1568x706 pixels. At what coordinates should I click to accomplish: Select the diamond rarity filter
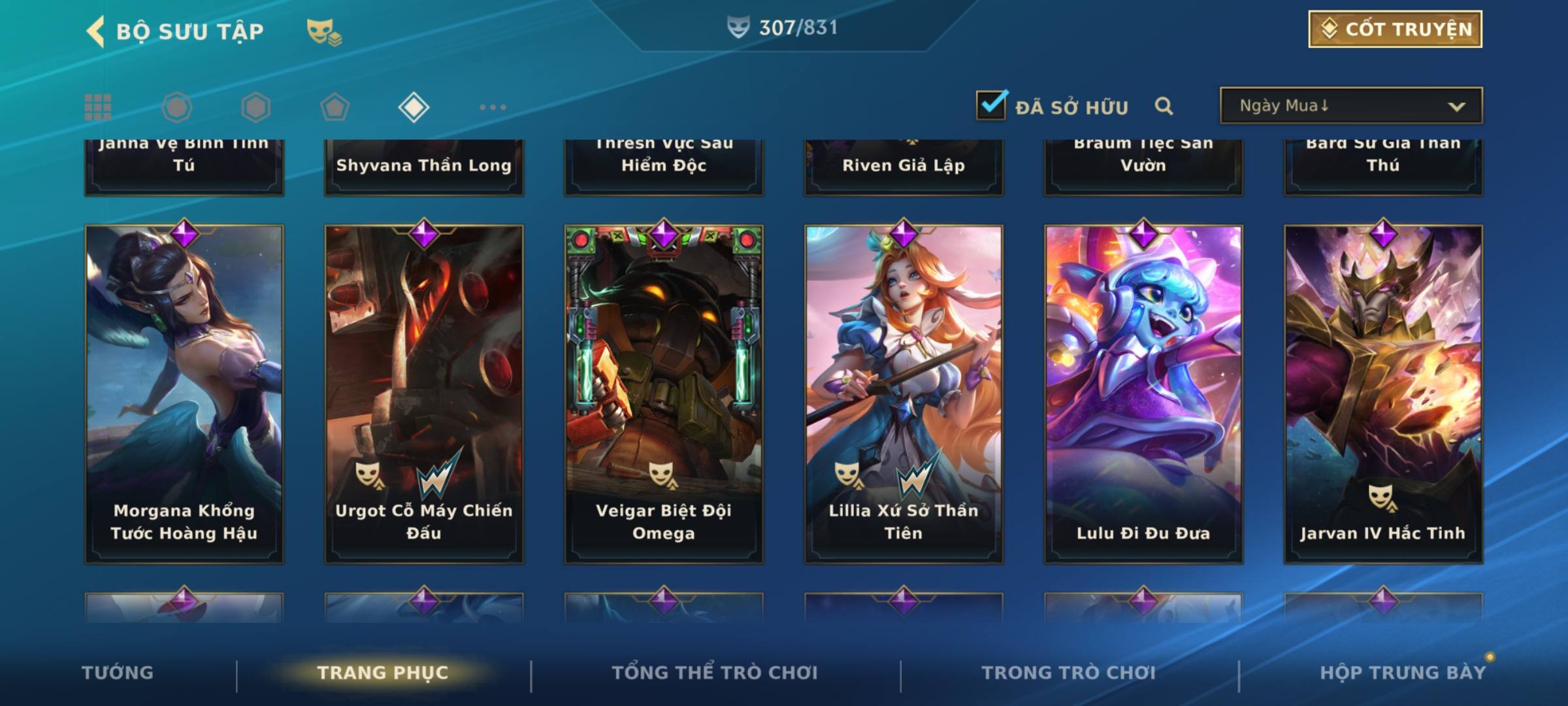point(414,107)
